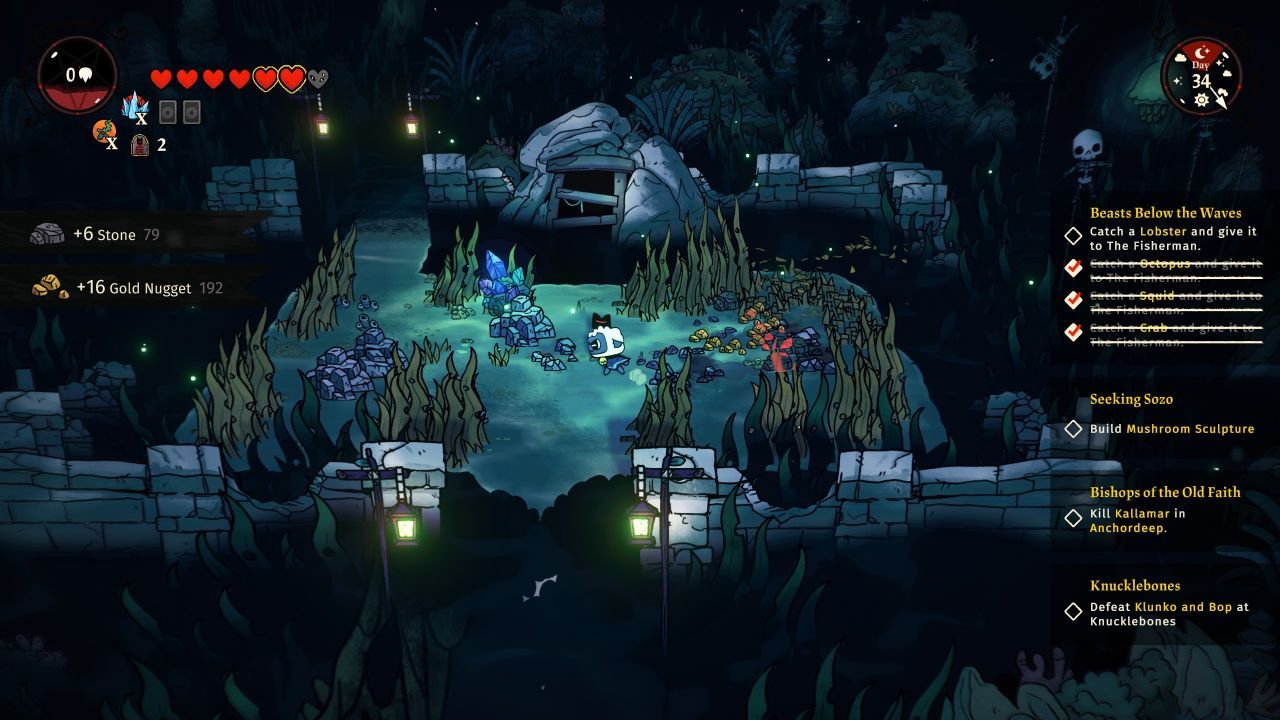Open the Knucklebones quest heading

(1134, 586)
